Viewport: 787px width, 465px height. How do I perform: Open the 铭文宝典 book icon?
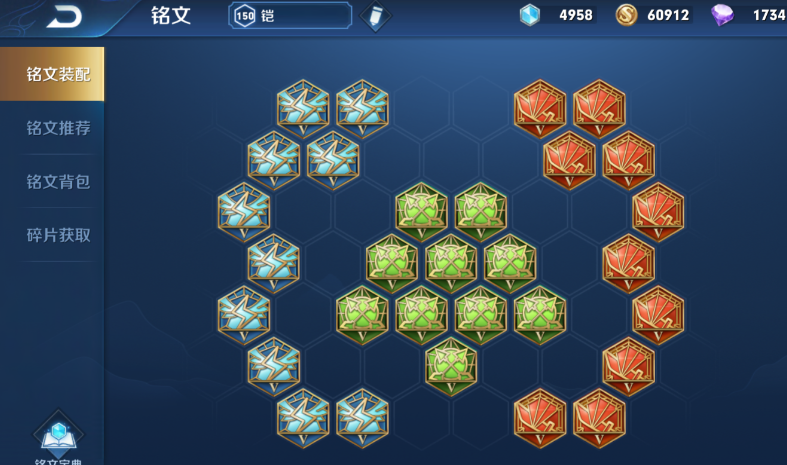tap(59, 437)
